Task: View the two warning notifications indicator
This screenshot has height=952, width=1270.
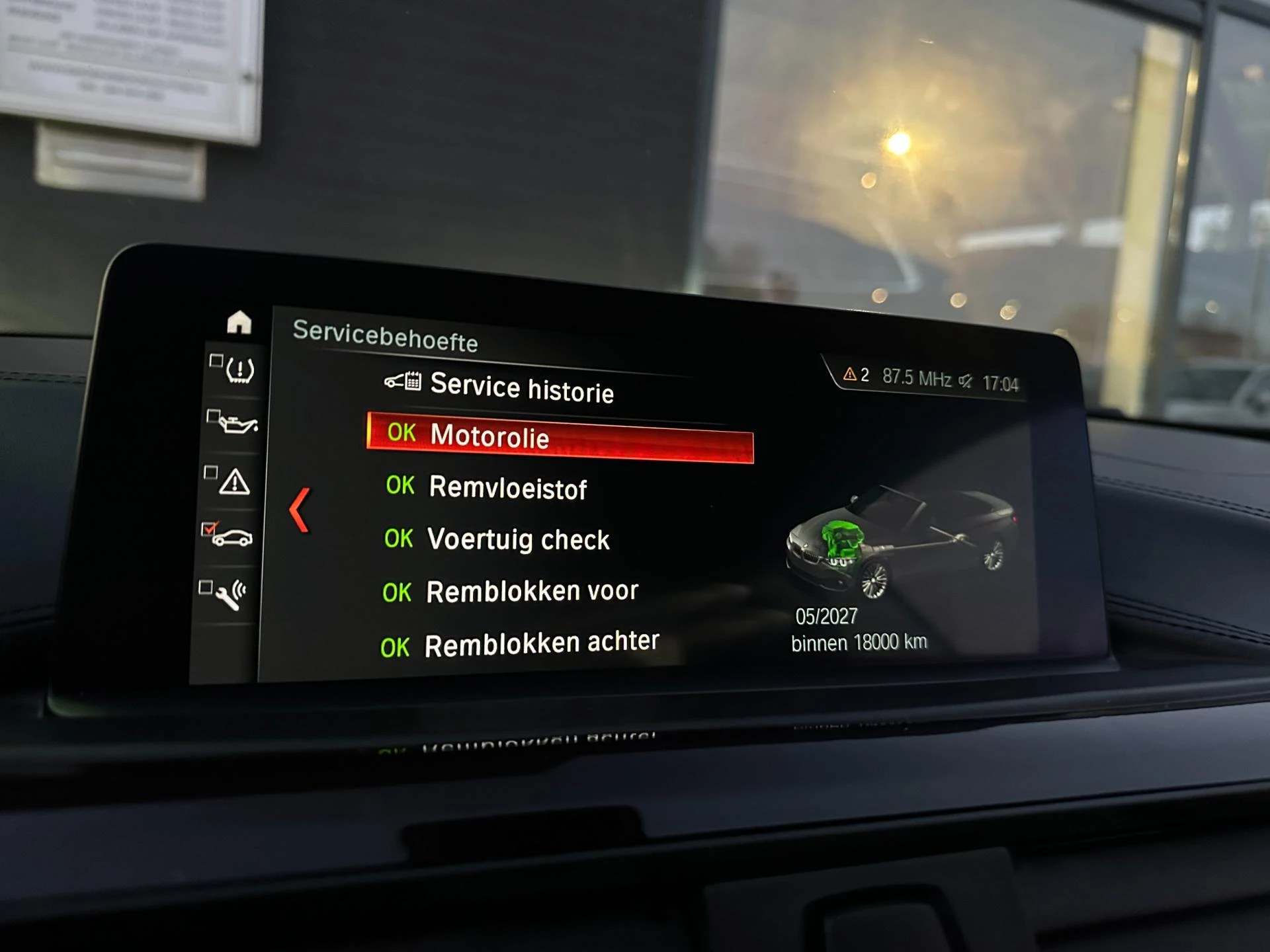Action: tap(856, 376)
